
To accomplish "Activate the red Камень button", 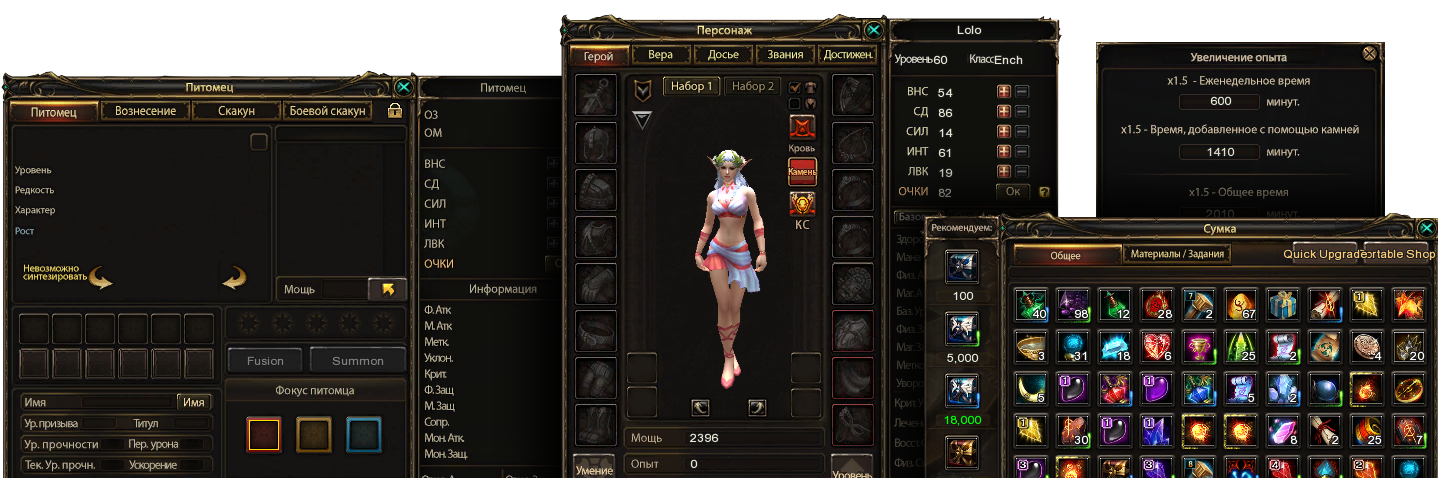I will click(802, 172).
